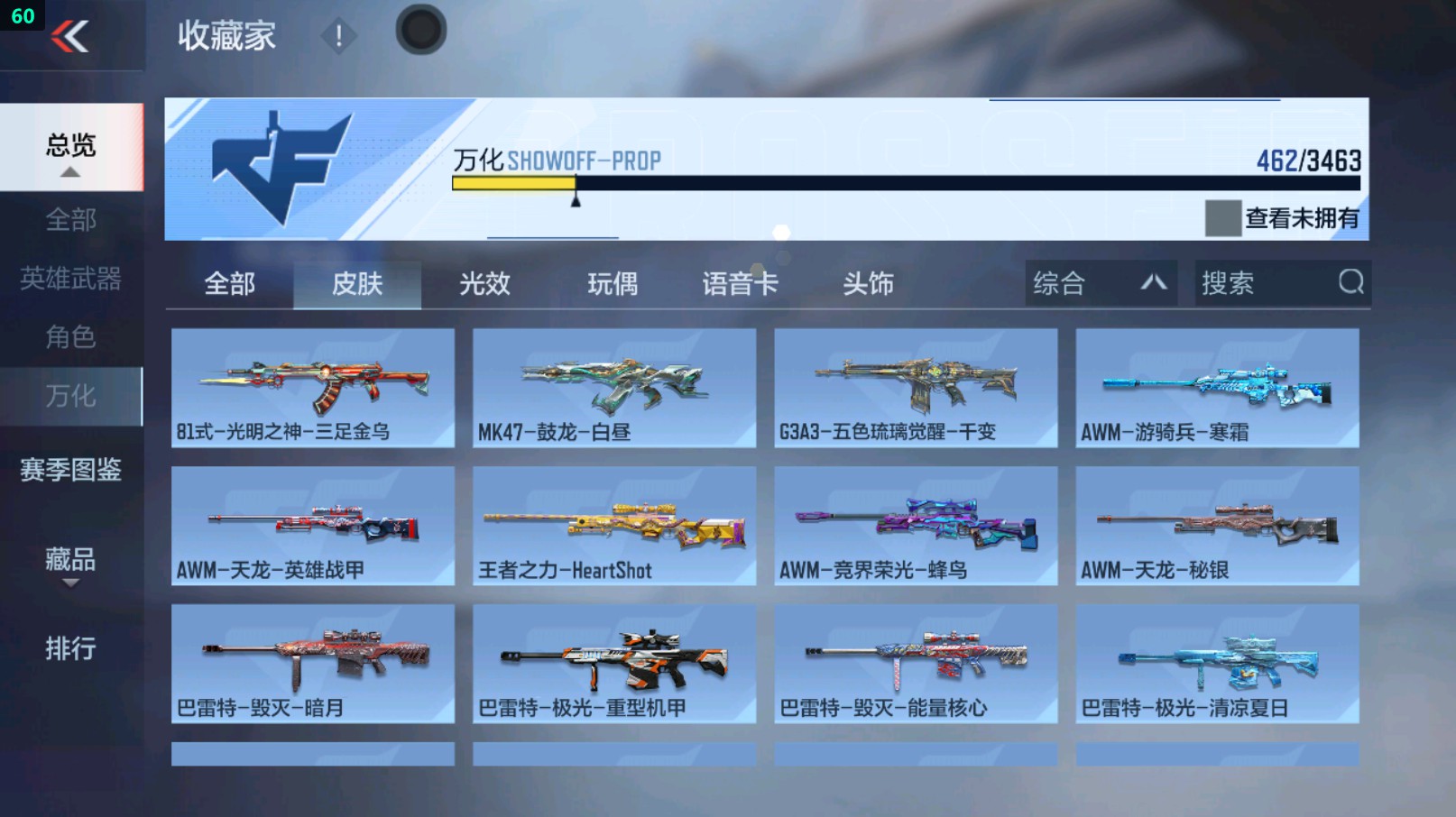Open the search by clicking the magnifier icon
The width and height of the screenshot is (1456, 817).
tap(1350, 283)
